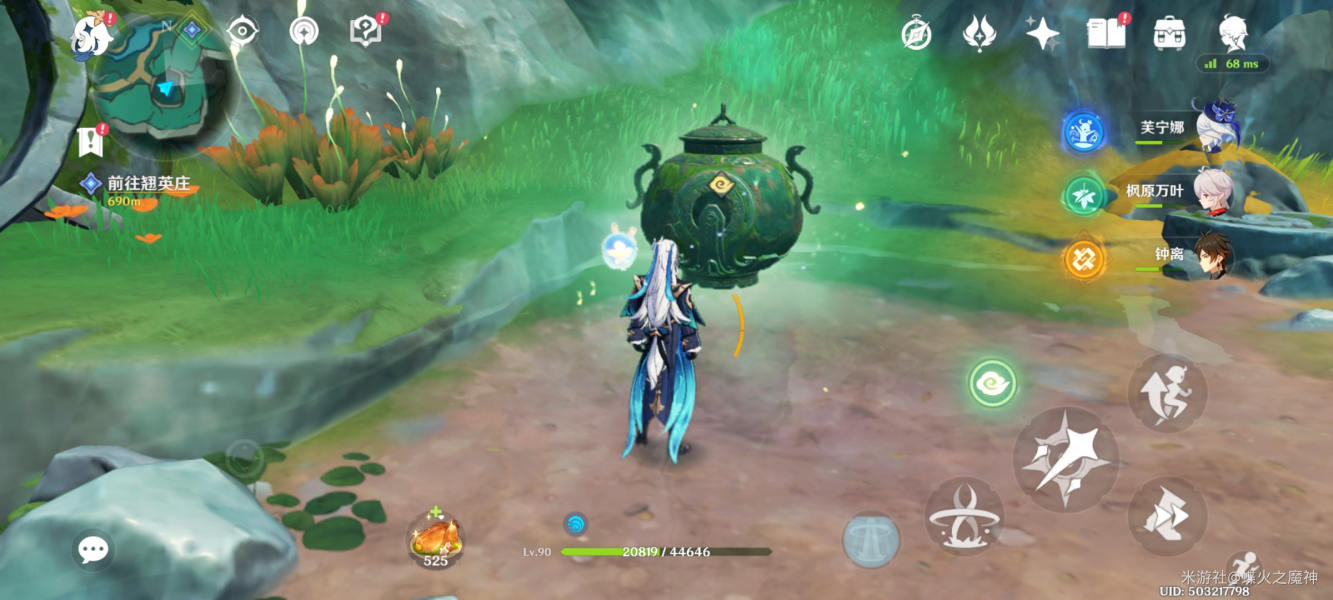This screenshot has width=1333, height=600.
Task: Tap the normal attack button
Action: (x=1065, y=459)
